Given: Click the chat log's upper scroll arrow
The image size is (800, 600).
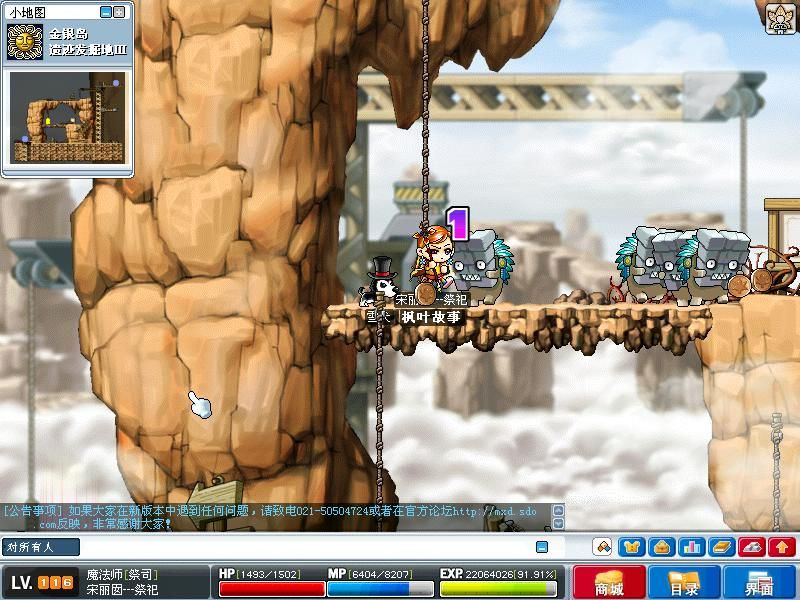Looking at the screenshot, I should (558, 510).
